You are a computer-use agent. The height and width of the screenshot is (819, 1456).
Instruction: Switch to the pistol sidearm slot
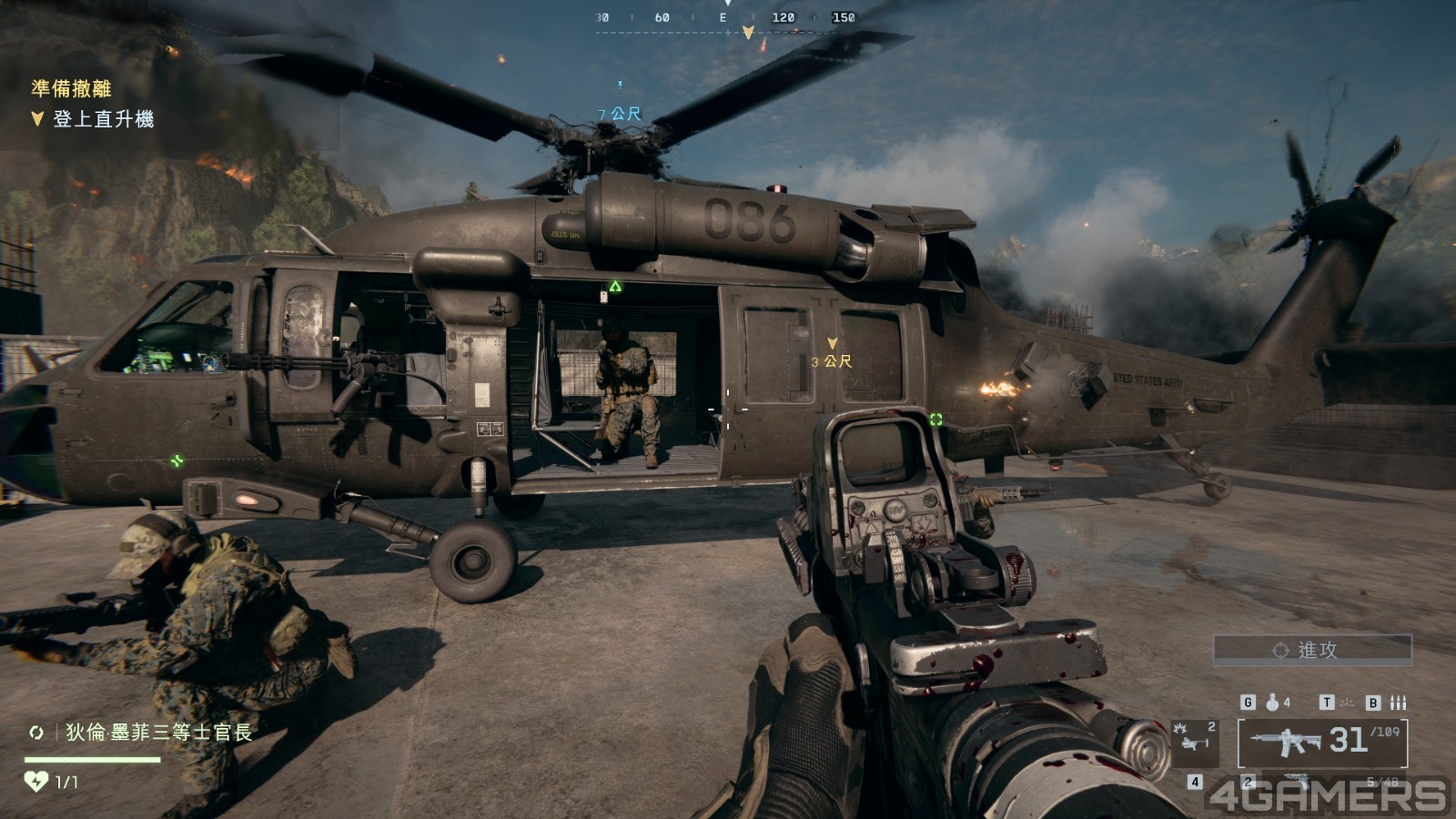point(1297,782)
